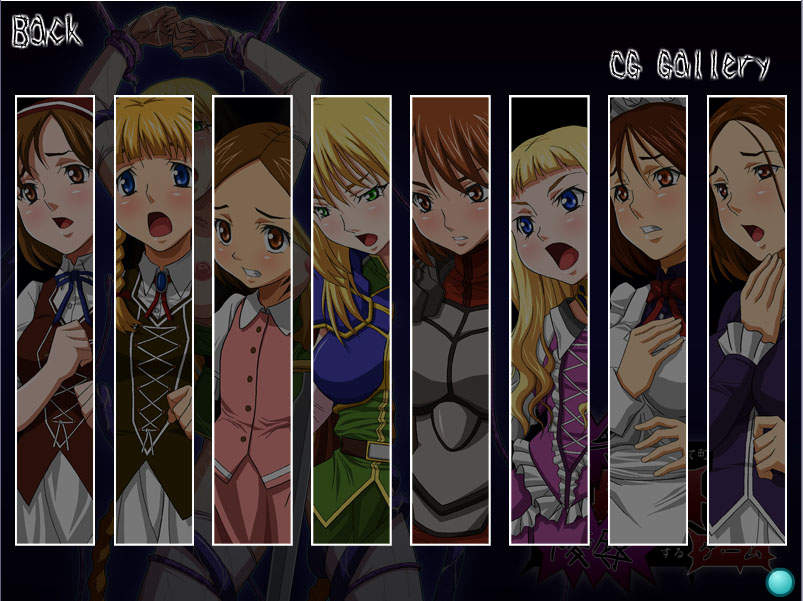Choose the armored red-haired knight panel

point(450,320)
